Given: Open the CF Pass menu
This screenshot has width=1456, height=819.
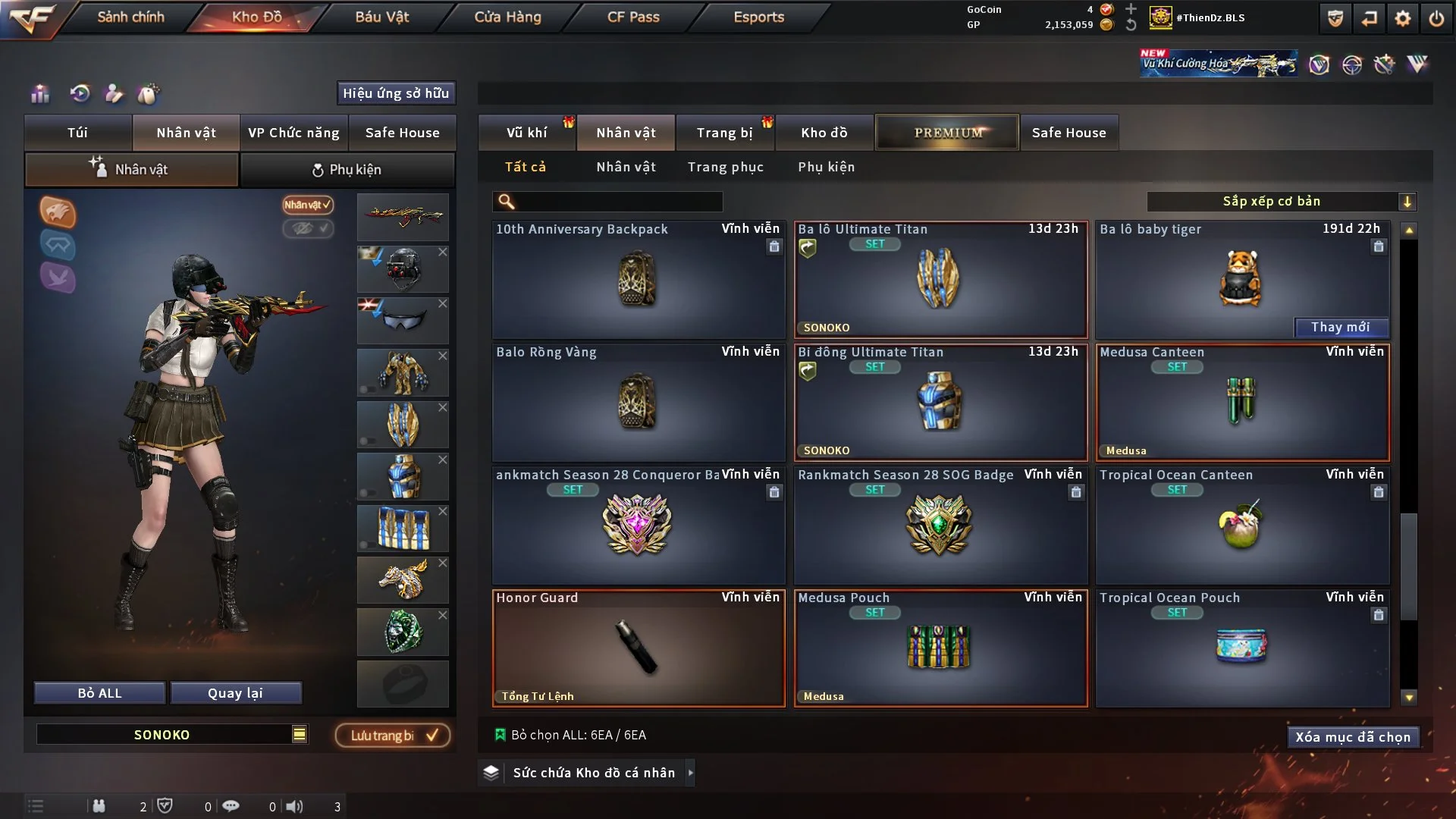Looking at the screenshot, I should pos(633,17).
